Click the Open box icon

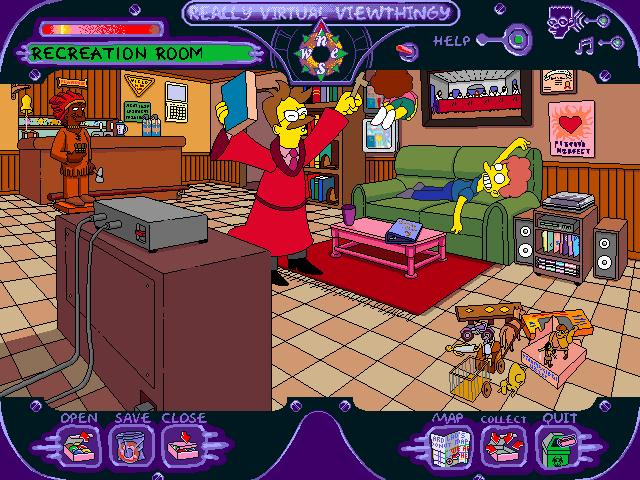coord(78,444)
